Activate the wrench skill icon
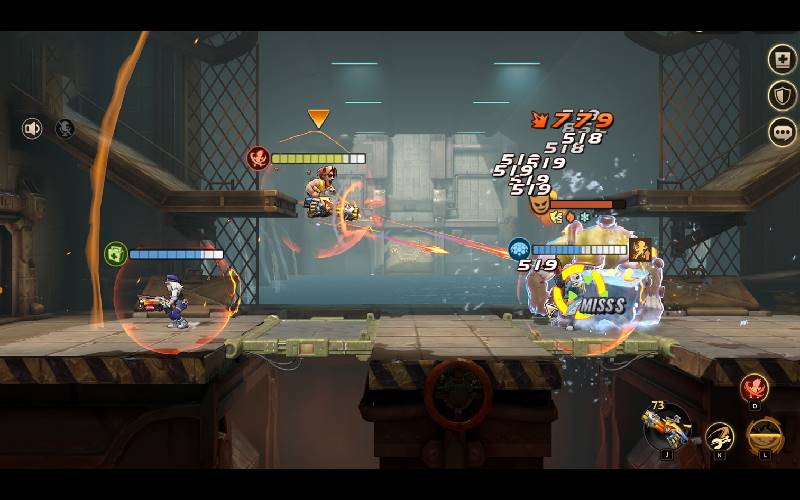Image resolution: width=800 pixels, height=500 pixels. 719,436
